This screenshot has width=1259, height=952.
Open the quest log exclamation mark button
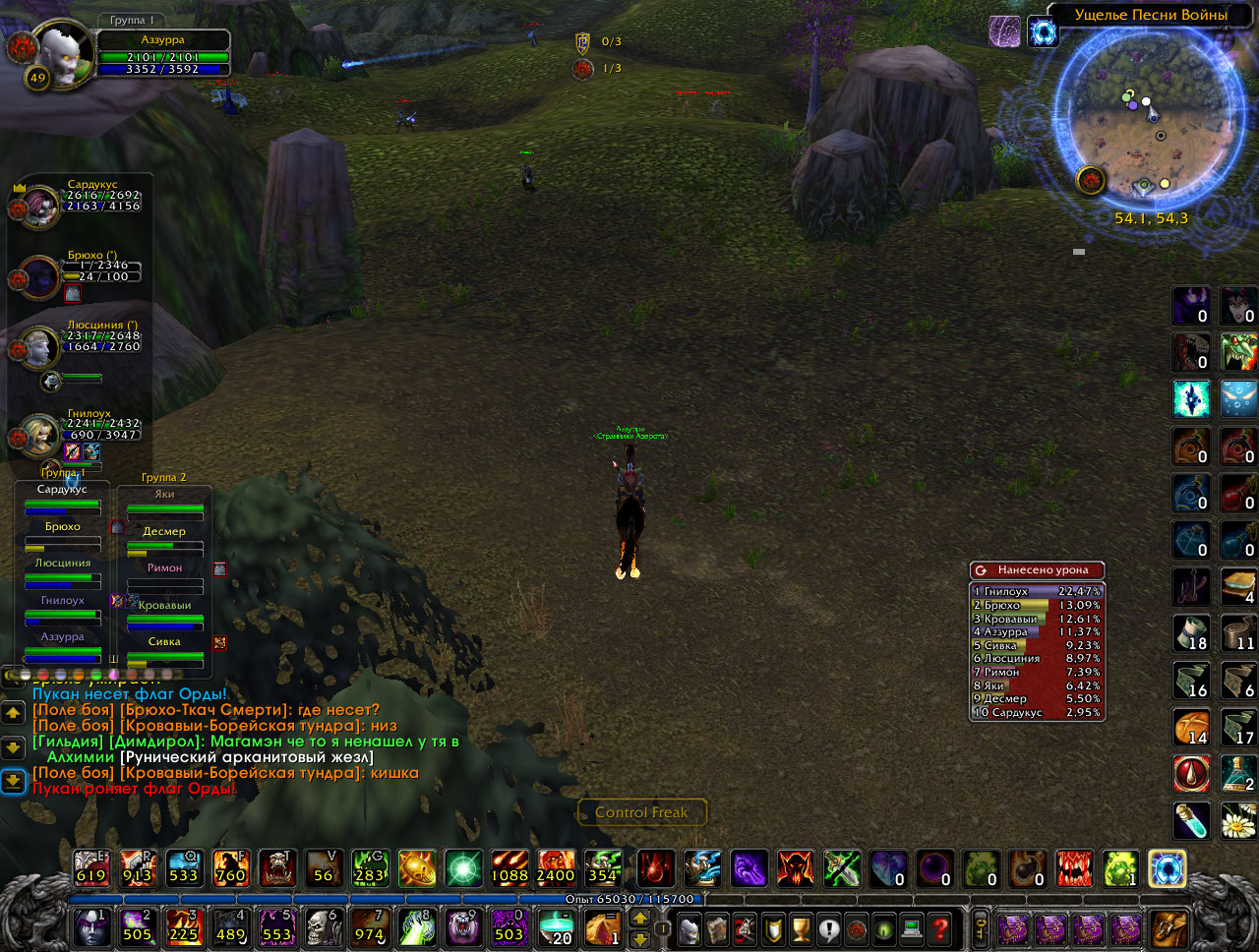pyautogui.click(x=828, y=928)
